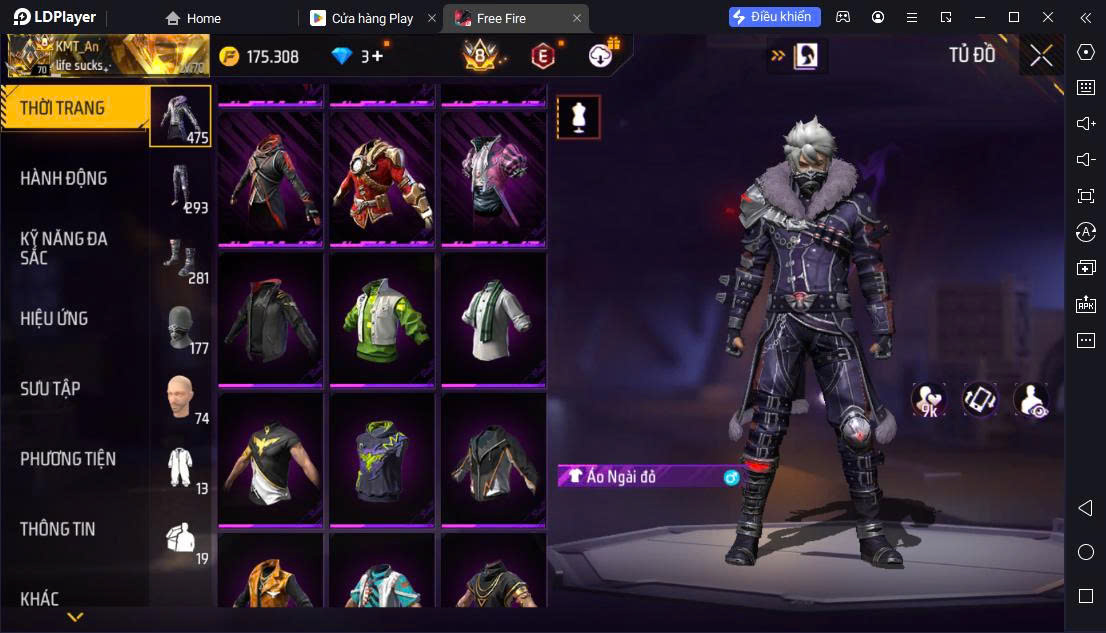This screenshot has width=1106, height=633.
Task: Switch to KỸ NĂNG ĐA SẮC category
Action: (64, 248)
